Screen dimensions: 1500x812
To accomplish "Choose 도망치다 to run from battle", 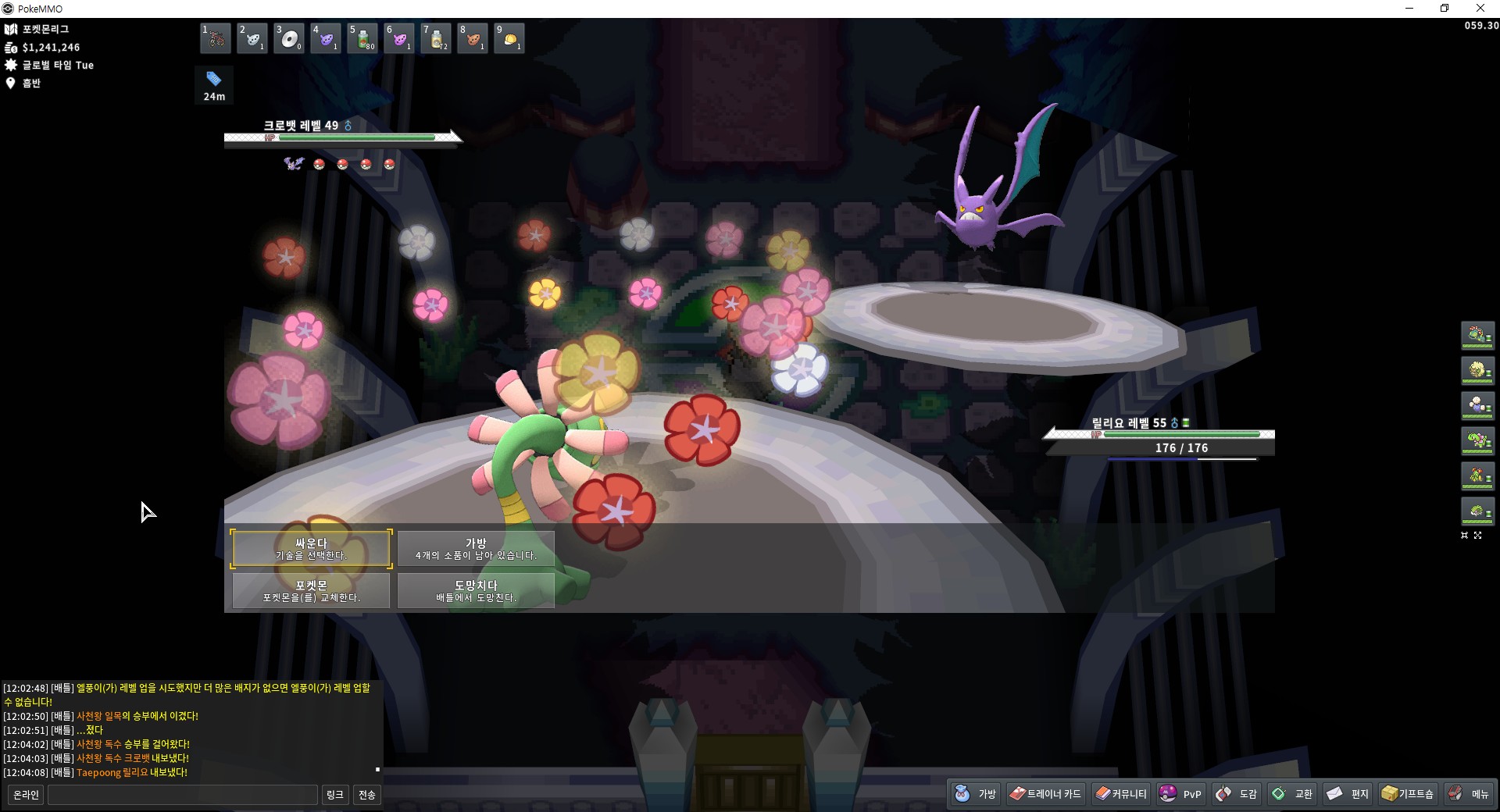I will (x=476, y=590).
